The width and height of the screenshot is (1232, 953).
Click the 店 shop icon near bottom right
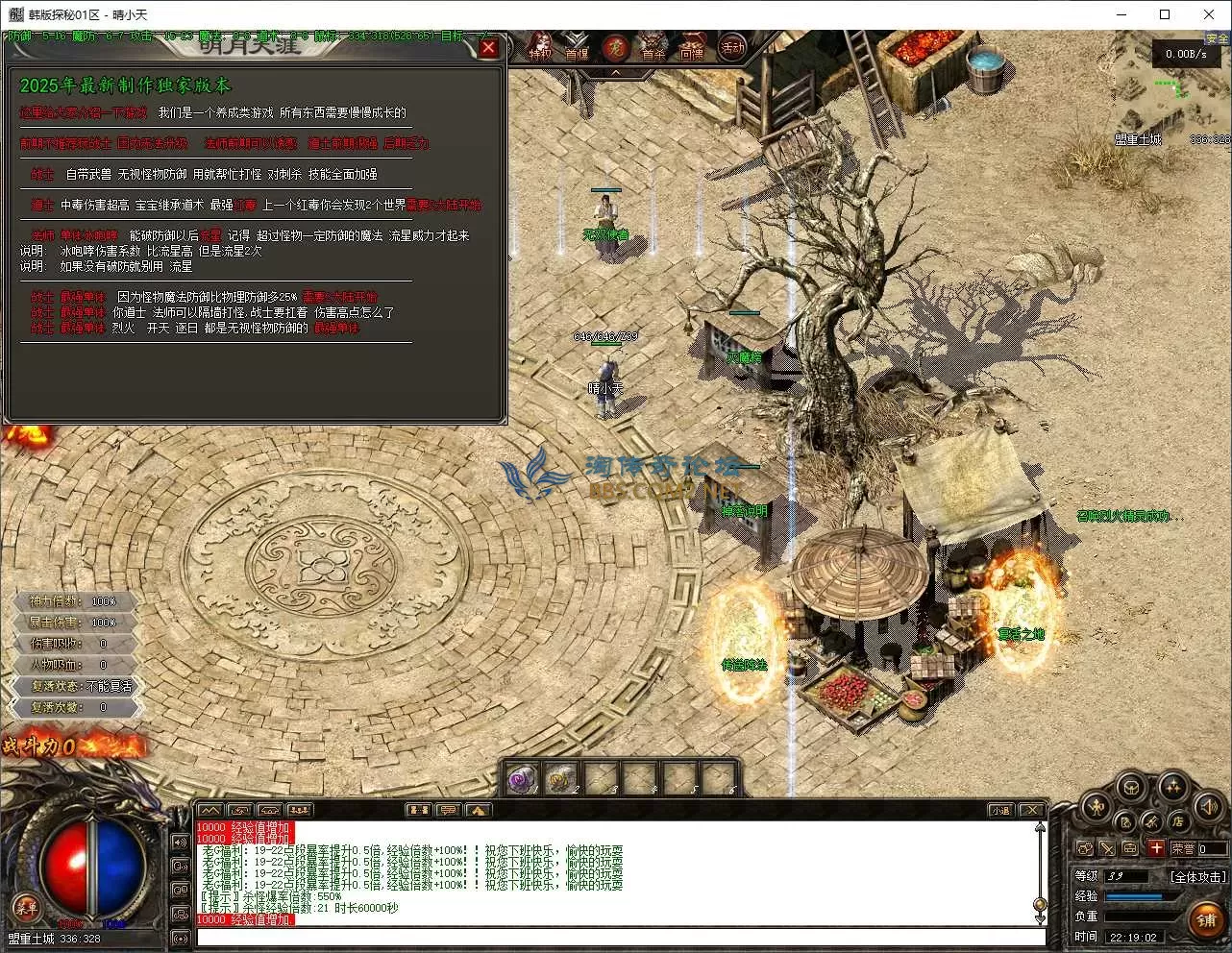[1179, 821]
